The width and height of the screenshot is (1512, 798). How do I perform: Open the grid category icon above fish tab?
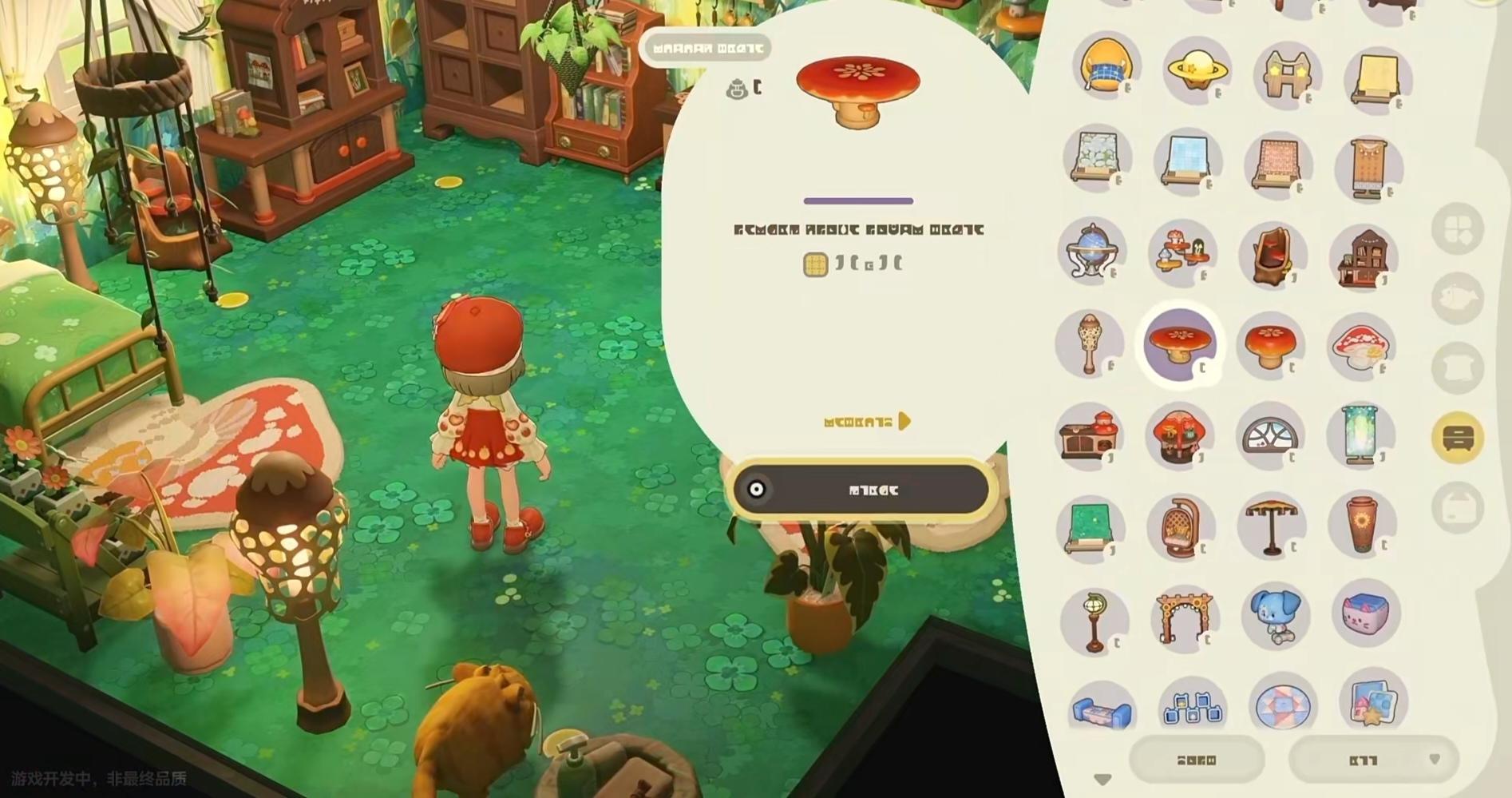(1459, 229)
